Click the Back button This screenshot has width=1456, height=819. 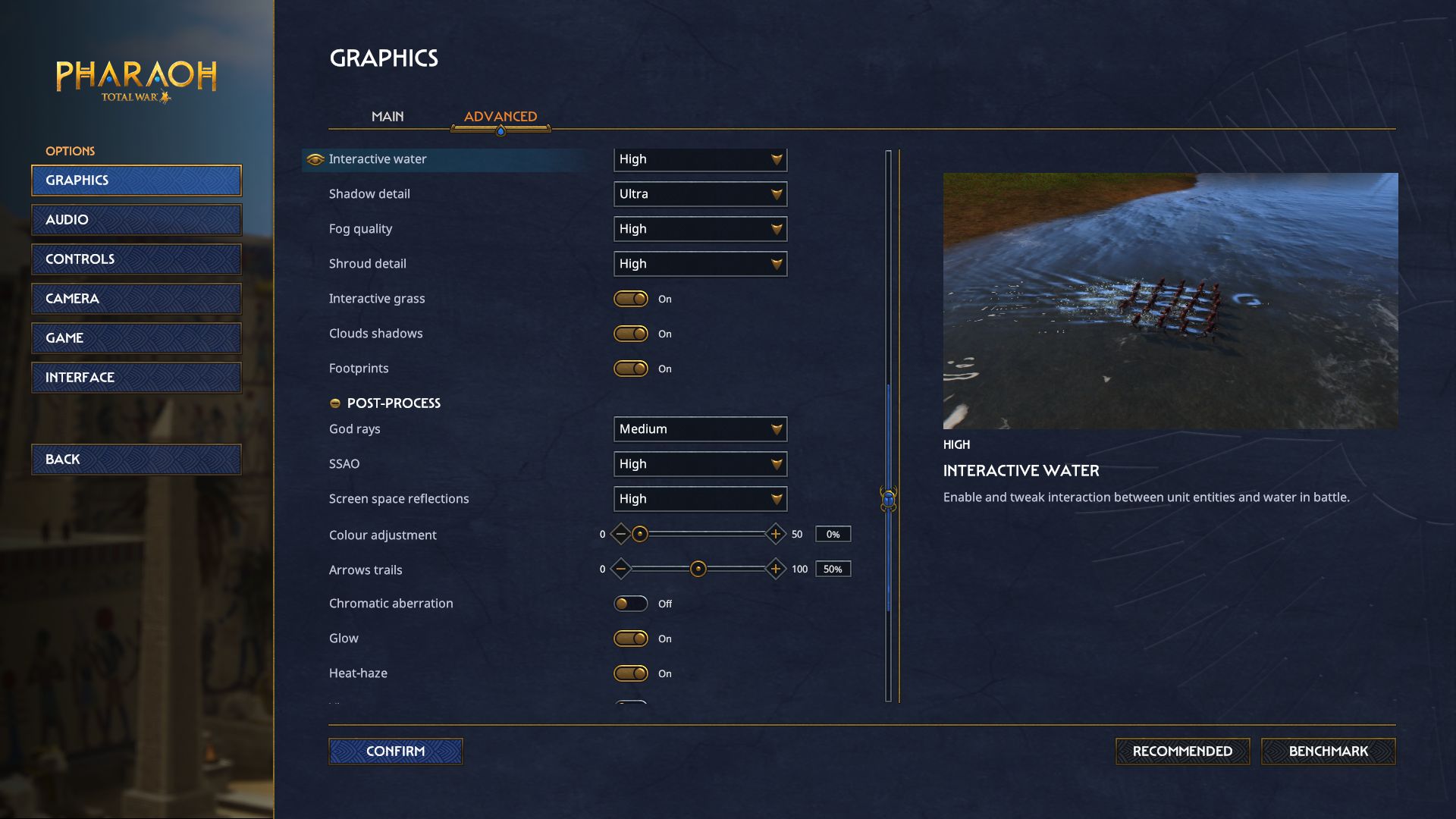pos(136,460)
